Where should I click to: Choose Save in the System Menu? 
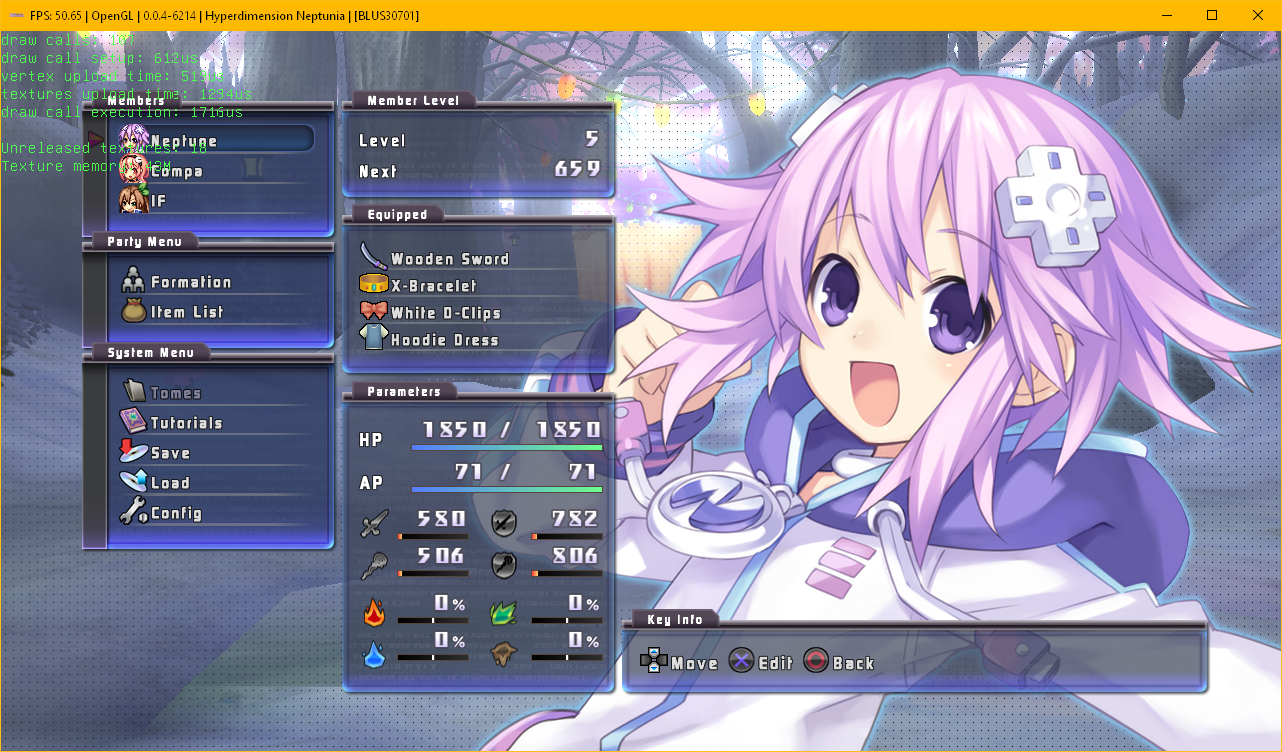pyautogui.click(x=170, y=453)
